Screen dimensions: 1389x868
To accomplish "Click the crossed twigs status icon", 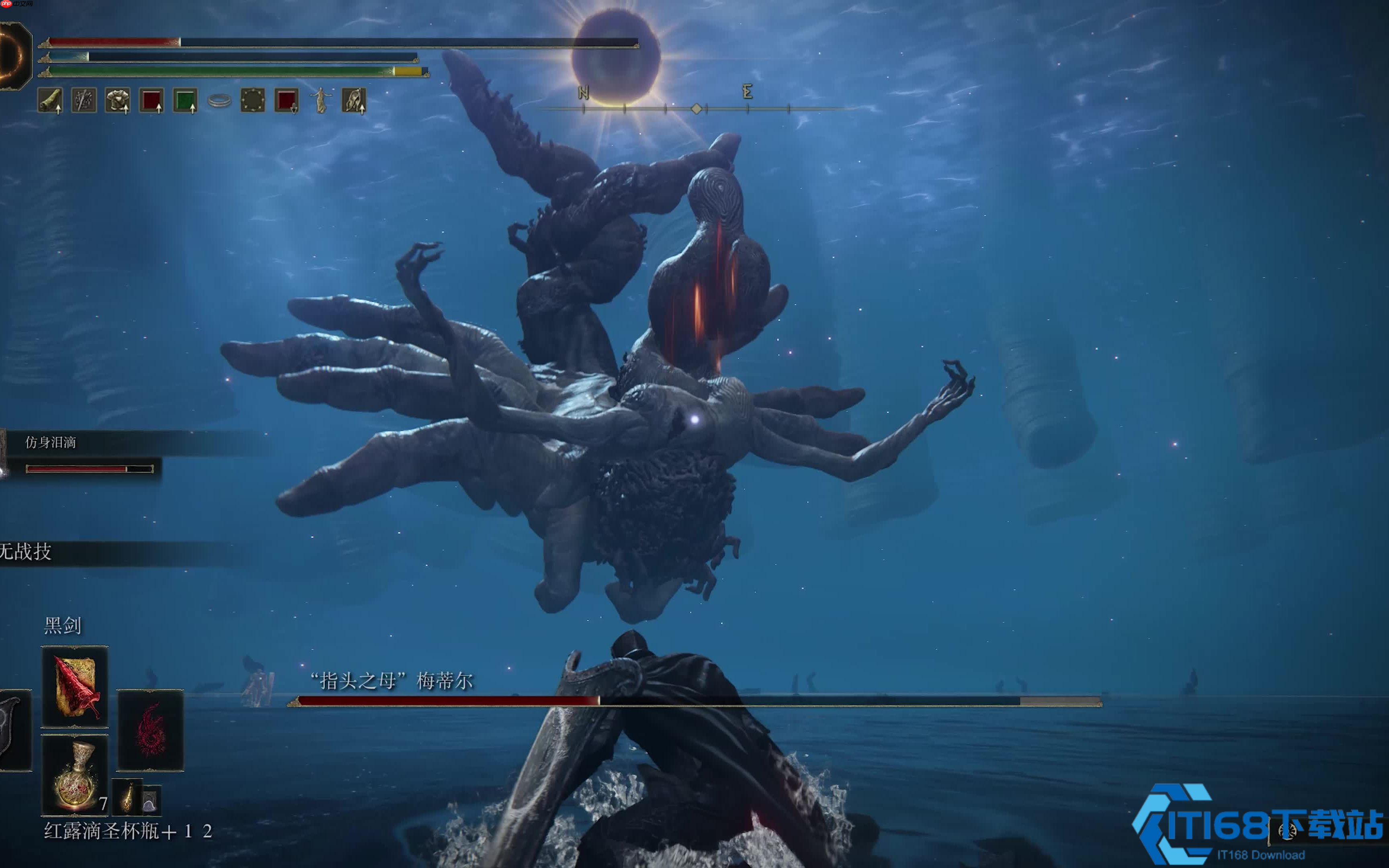I will point(84,100).
